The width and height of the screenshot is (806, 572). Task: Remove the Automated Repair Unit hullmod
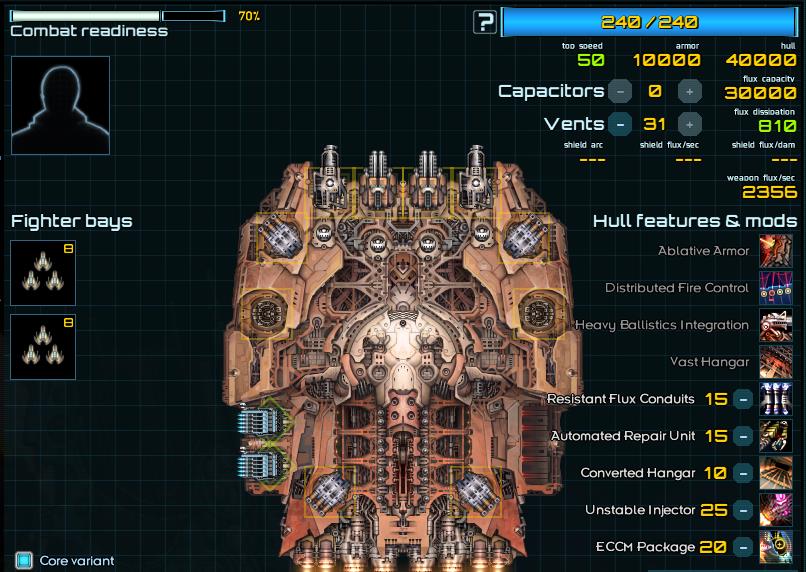click(743, 436)
